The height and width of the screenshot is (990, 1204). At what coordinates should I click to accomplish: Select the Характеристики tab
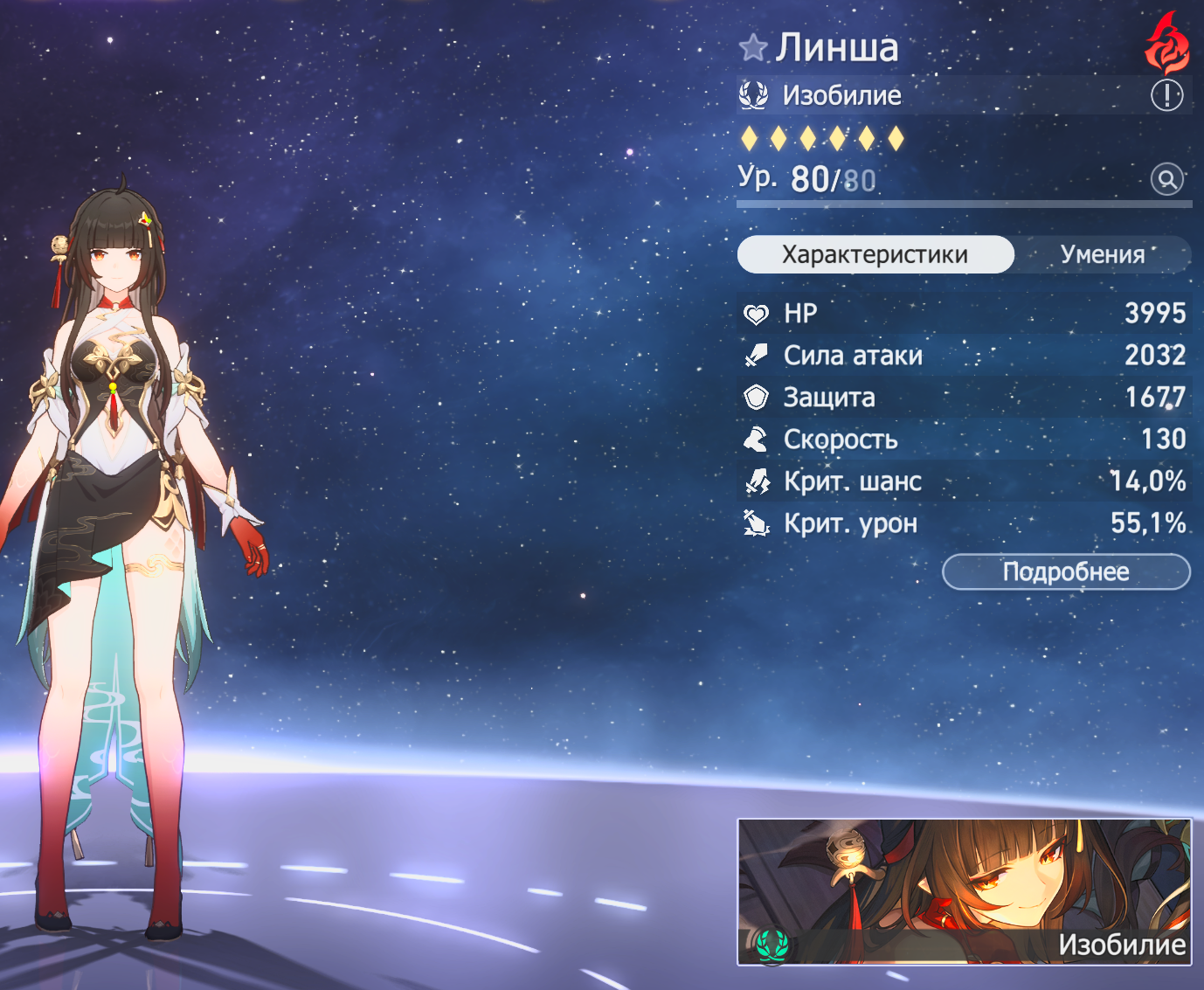click(875, 254)
